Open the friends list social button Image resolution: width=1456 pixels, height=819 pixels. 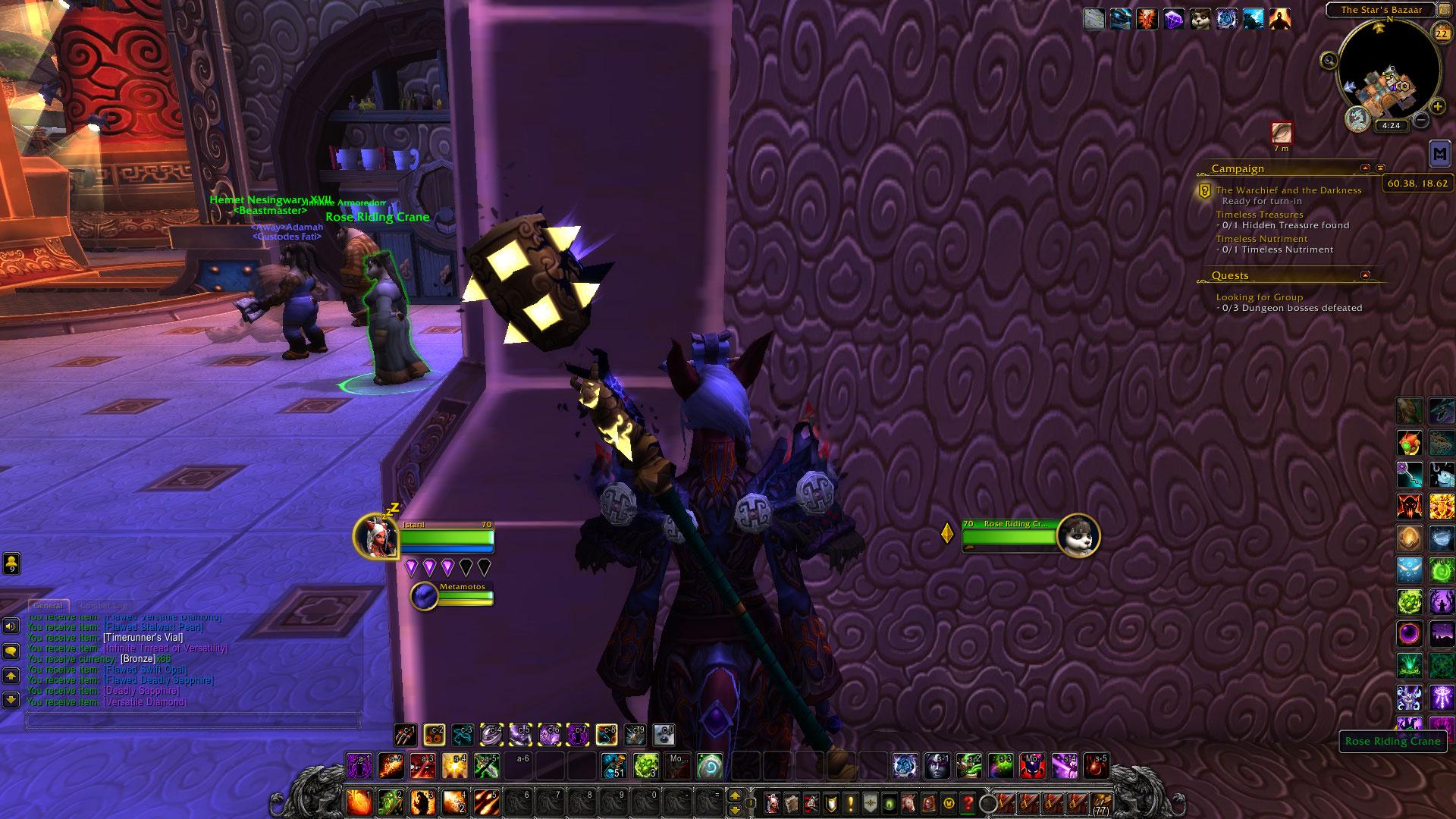pyautogui.click(x=11, y=563)
